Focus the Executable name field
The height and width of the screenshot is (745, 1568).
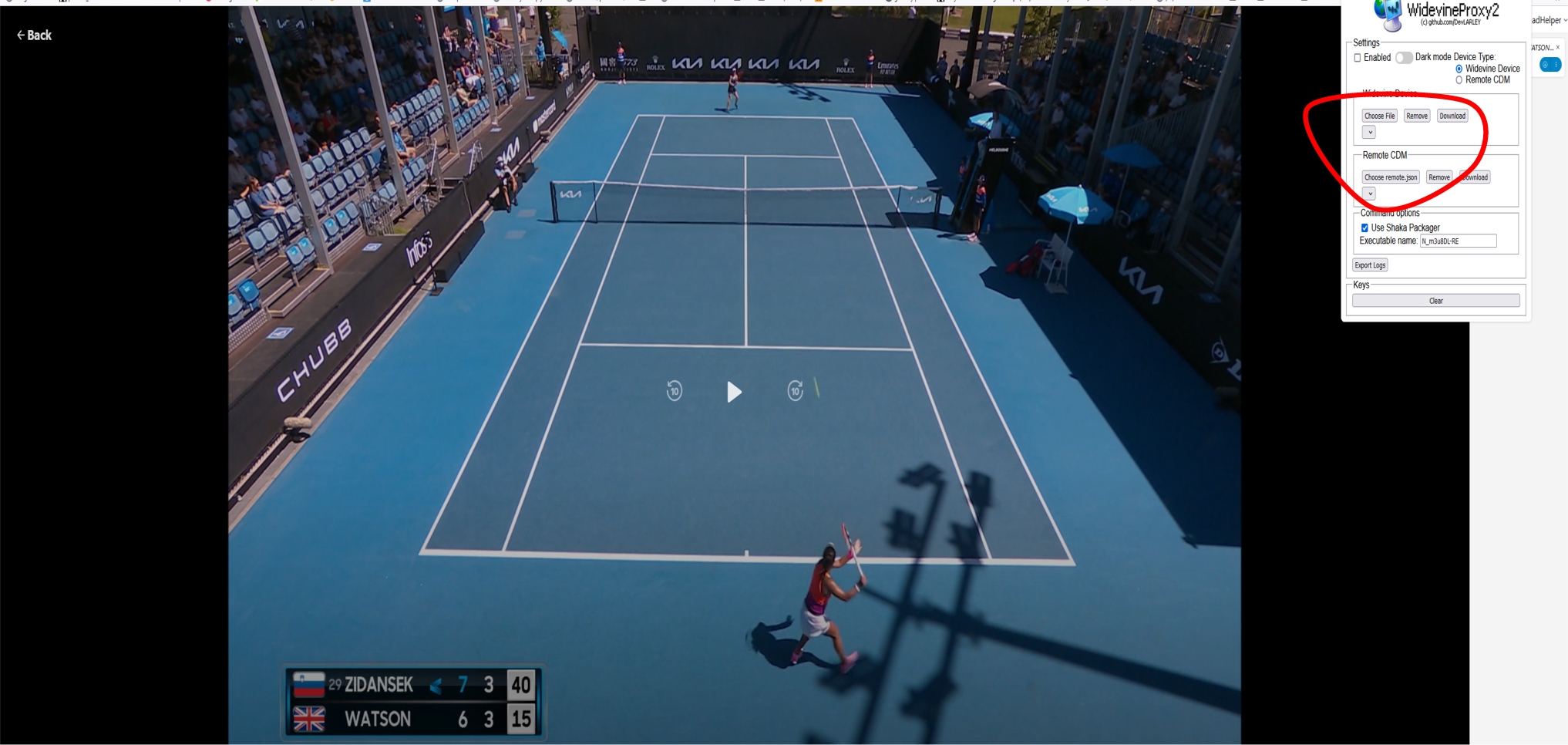click(1458, 241)
